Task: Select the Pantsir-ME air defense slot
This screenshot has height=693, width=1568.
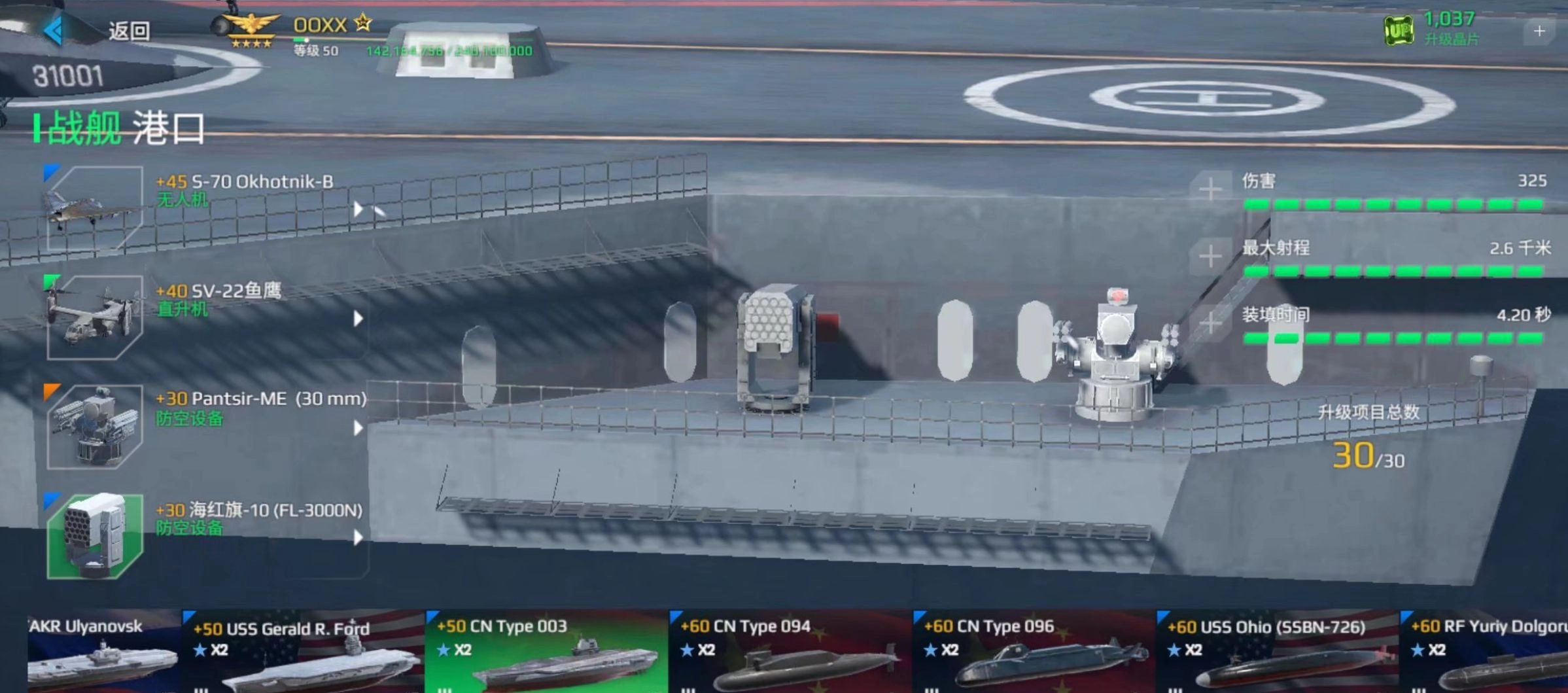Action: pyautogui.click(x=95, y=427)
